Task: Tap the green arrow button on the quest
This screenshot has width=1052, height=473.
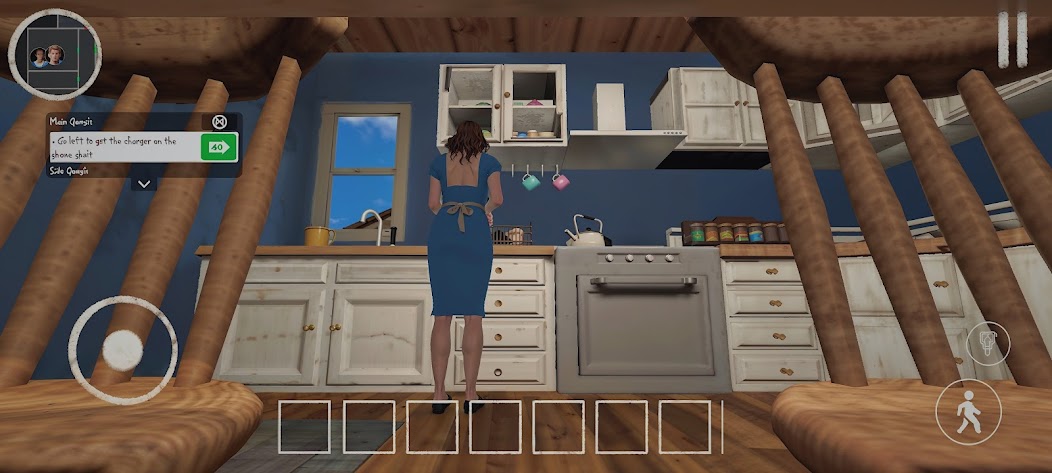Action: 219,148
